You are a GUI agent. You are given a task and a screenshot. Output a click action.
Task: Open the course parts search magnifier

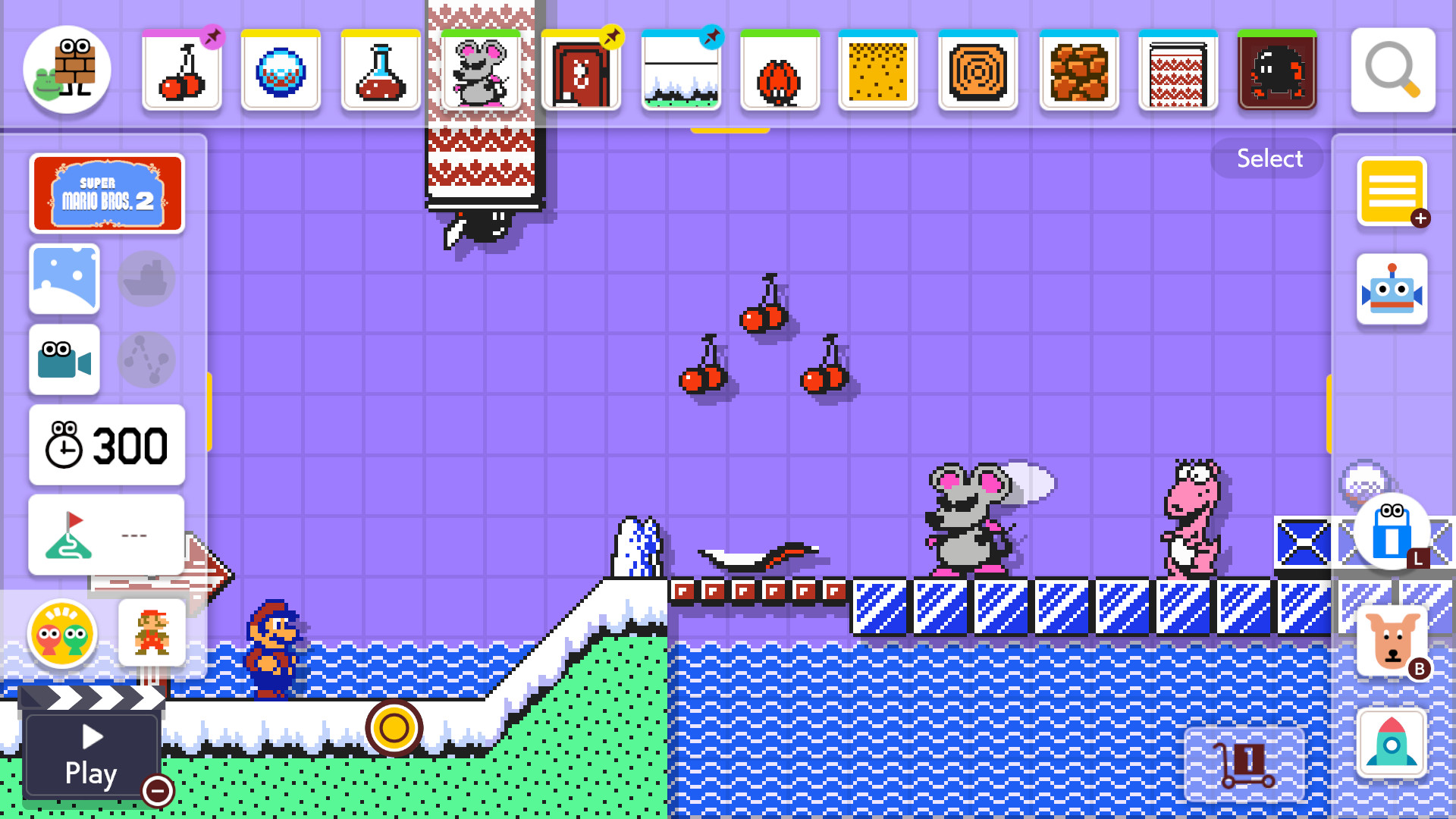pos(1392,71)
